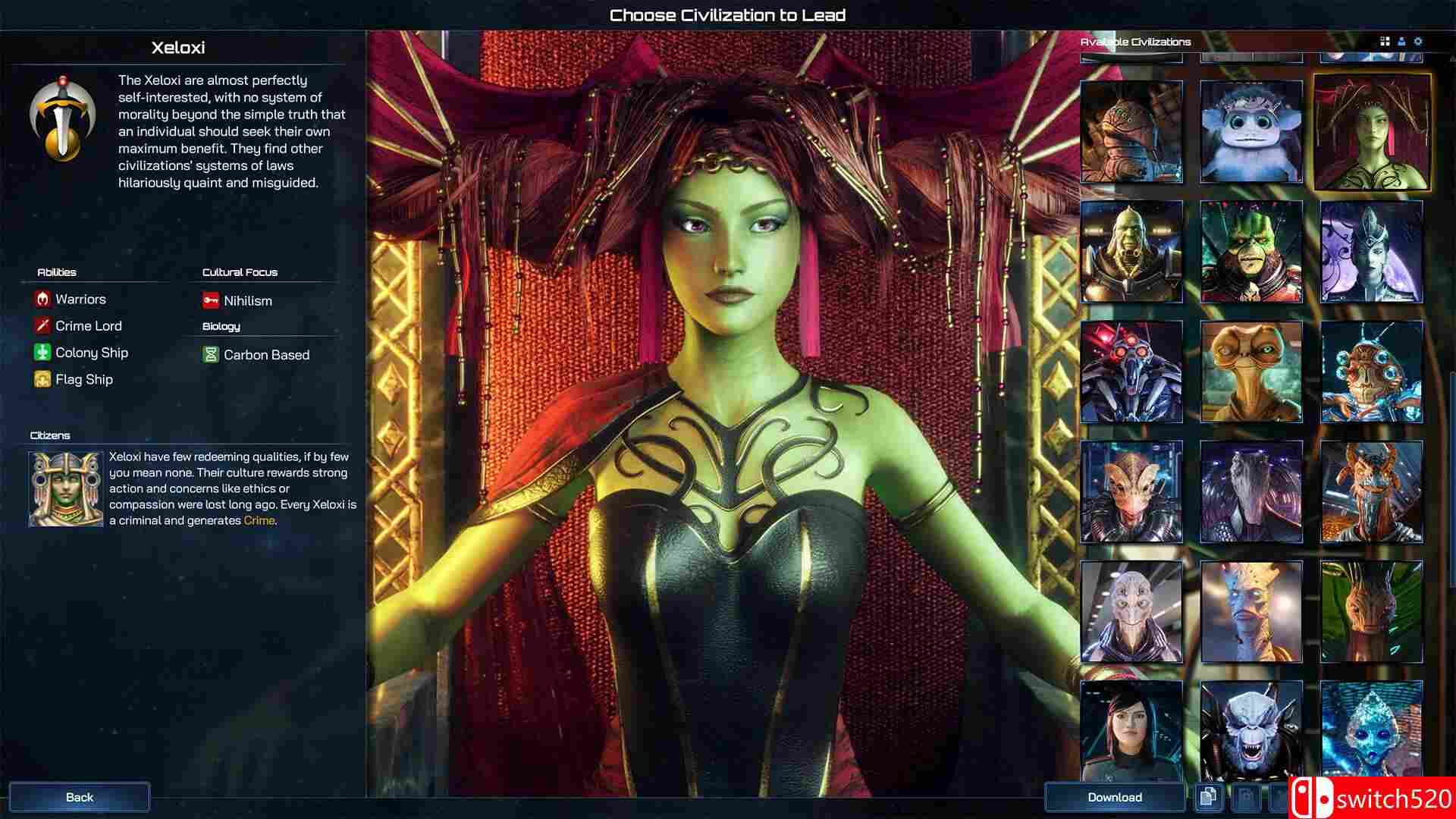Image resolution: width=1456 pixels, height=819 pixels.
Task: Click the Nihilism cultural focus icon
Action: click(x=209, y=300)
